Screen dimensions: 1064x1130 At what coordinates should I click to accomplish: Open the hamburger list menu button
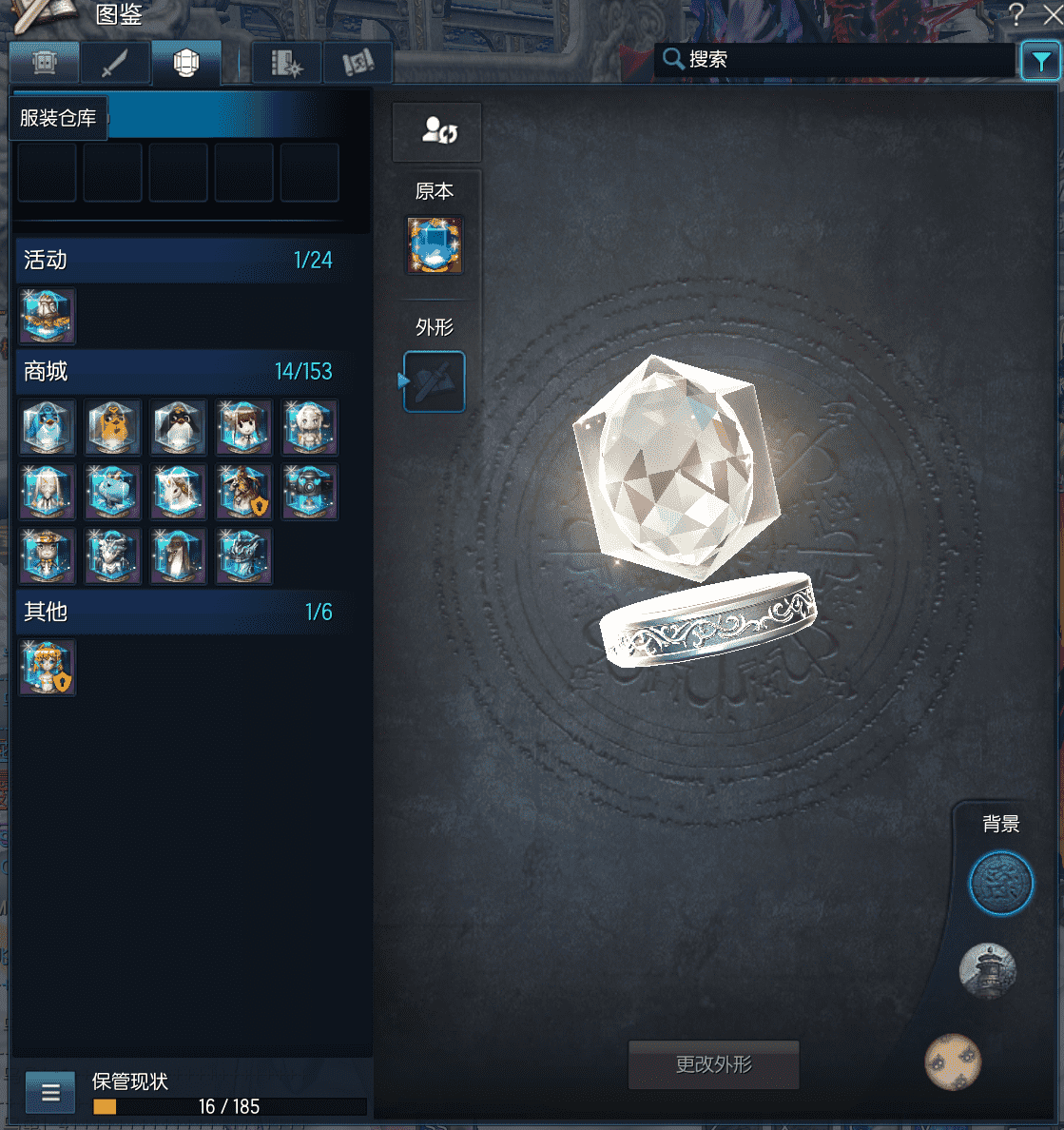tap(50, 1092)
